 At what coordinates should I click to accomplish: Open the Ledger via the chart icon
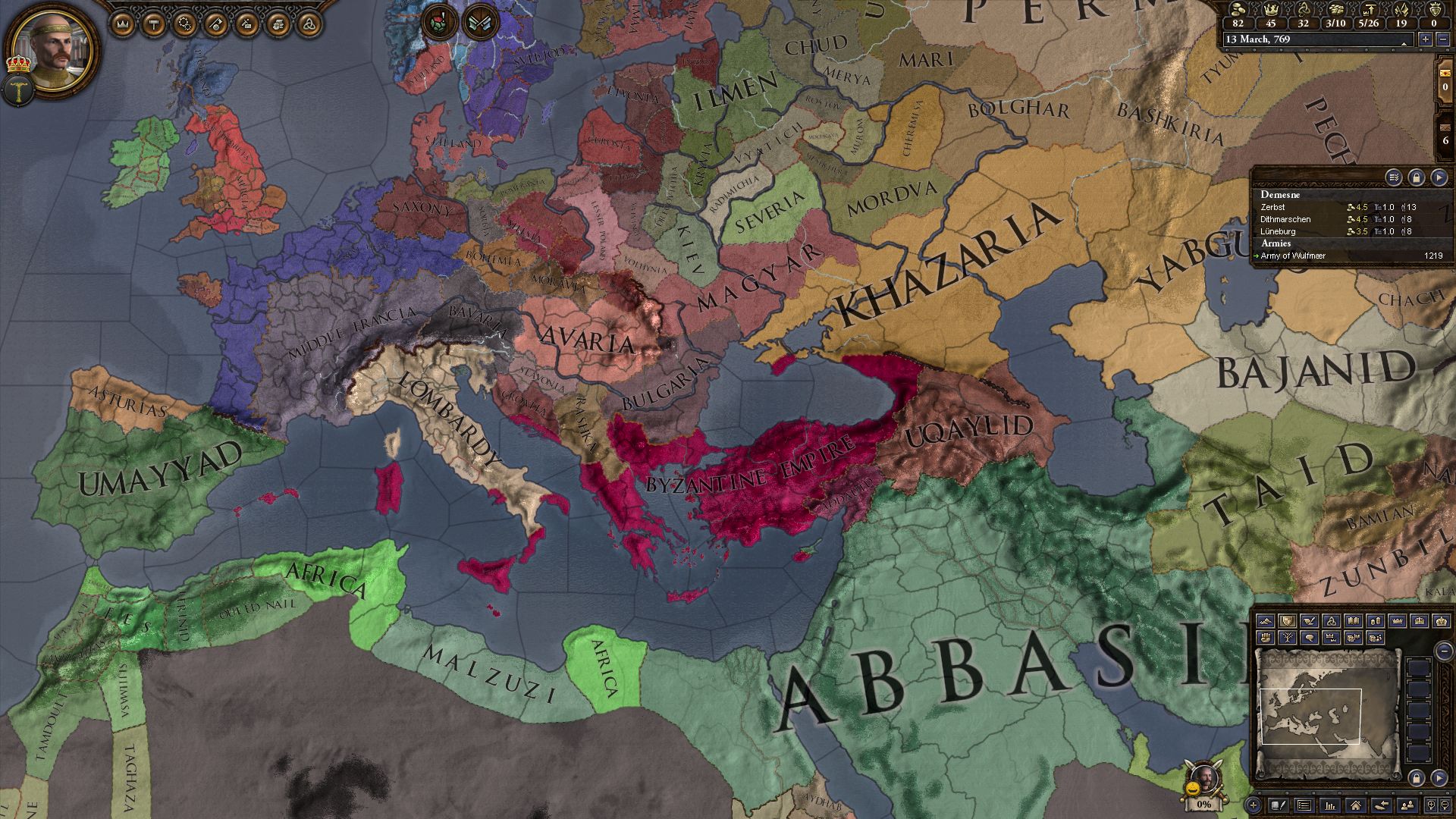[1329, 806]
